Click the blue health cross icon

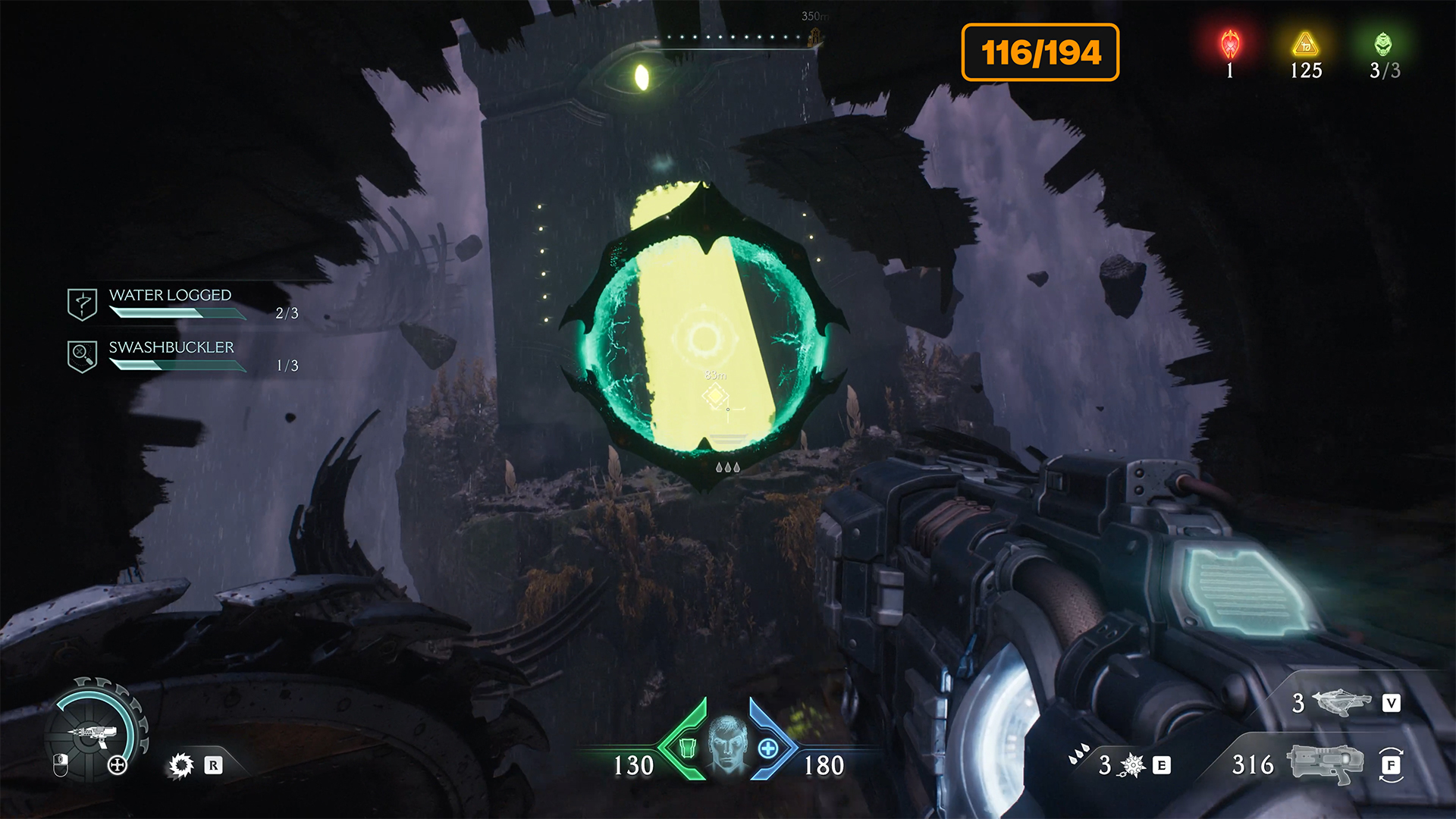point(767,749)
